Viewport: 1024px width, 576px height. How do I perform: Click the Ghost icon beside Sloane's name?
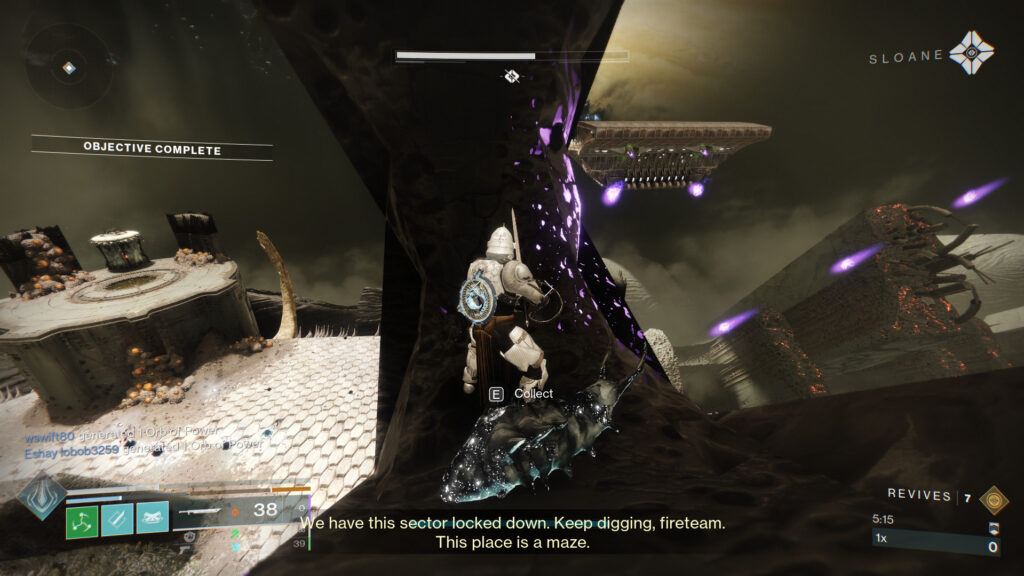(x=972, y=53)
